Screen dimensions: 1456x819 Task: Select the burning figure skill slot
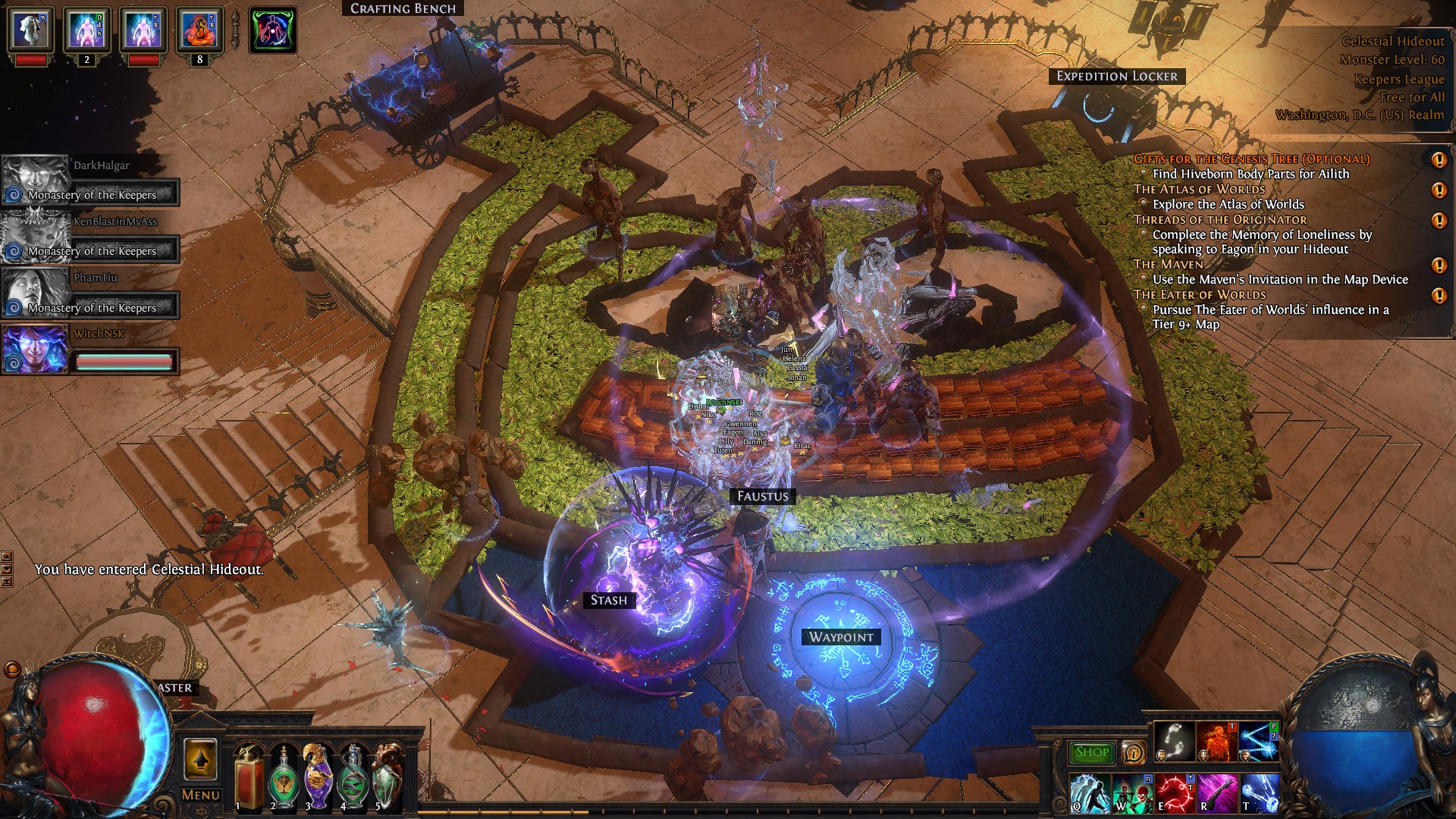tap(1216, 742)
